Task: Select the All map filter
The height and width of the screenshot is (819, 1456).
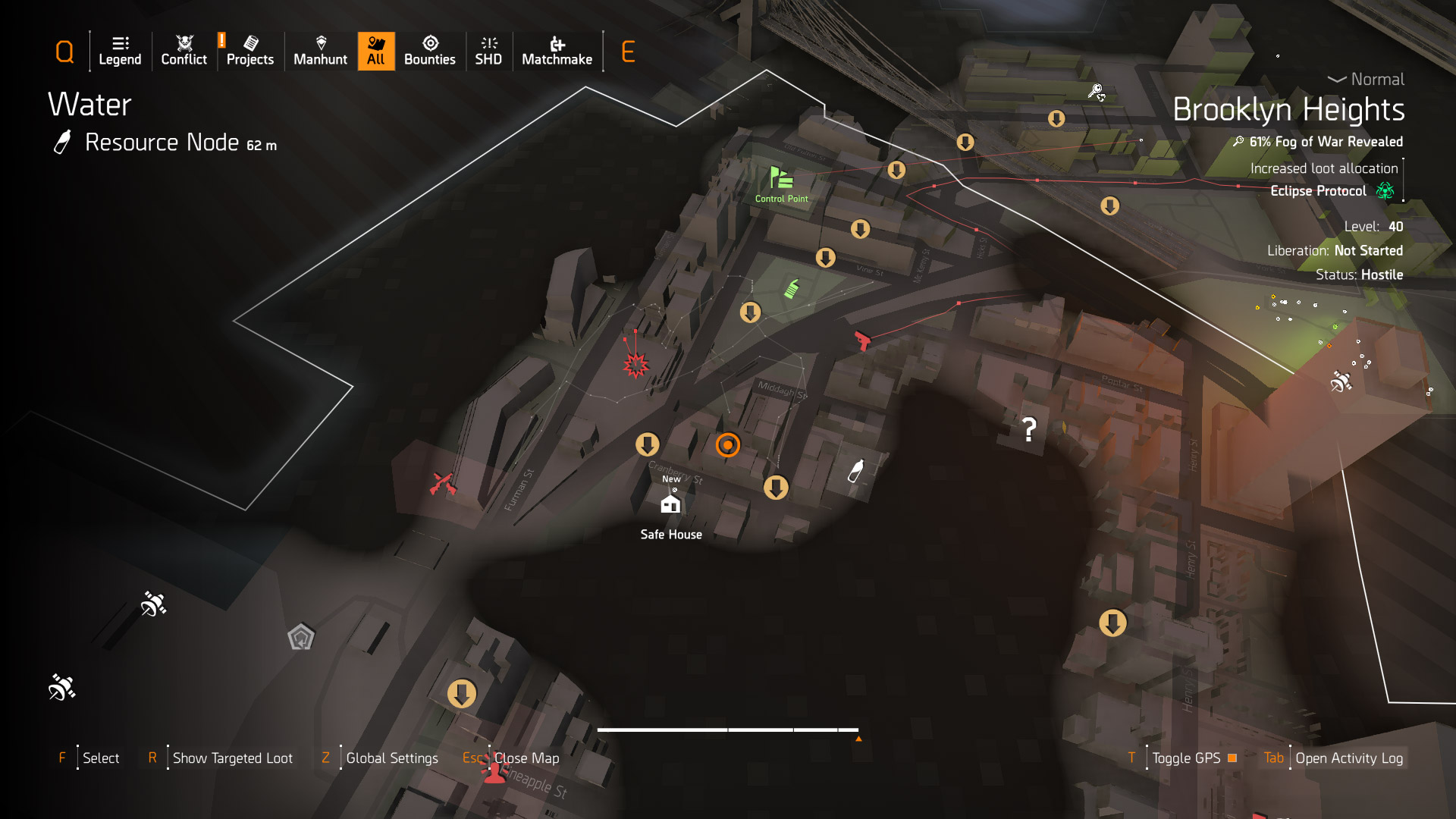Action: click(376, 51)
